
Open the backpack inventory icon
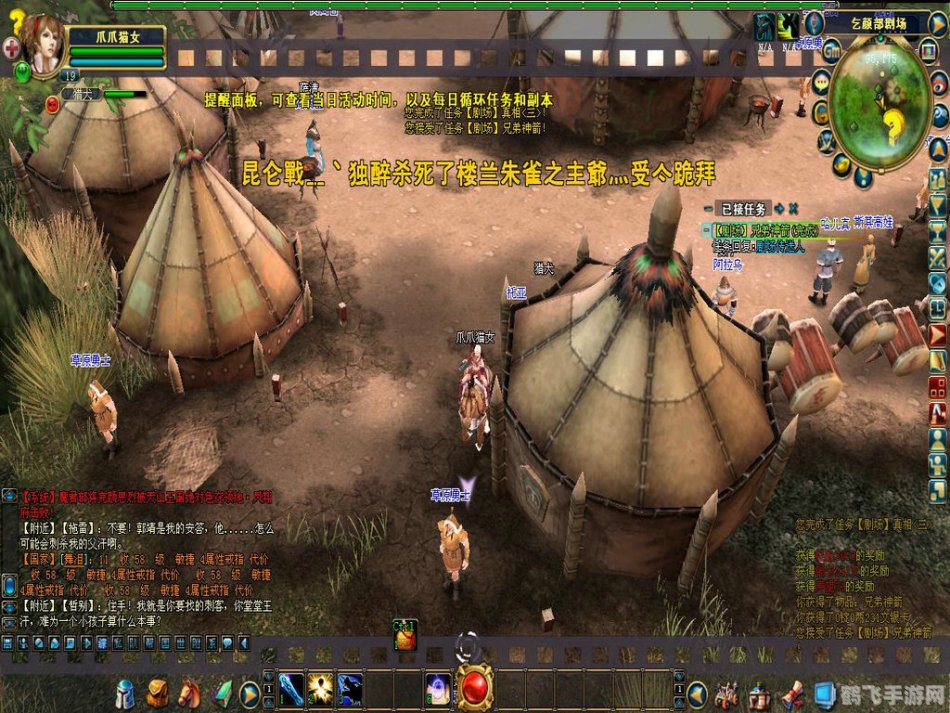[157, 692]
